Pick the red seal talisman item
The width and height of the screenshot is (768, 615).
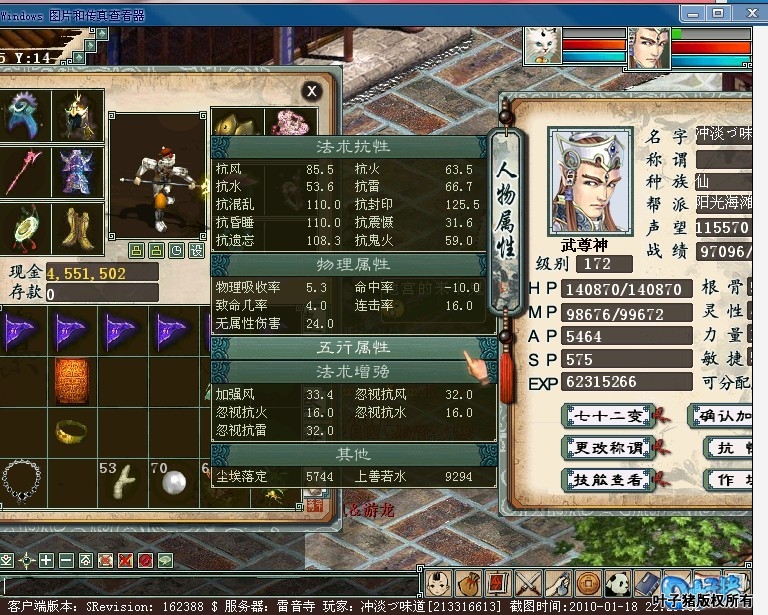pyautogui.click(x=73, y=381)
